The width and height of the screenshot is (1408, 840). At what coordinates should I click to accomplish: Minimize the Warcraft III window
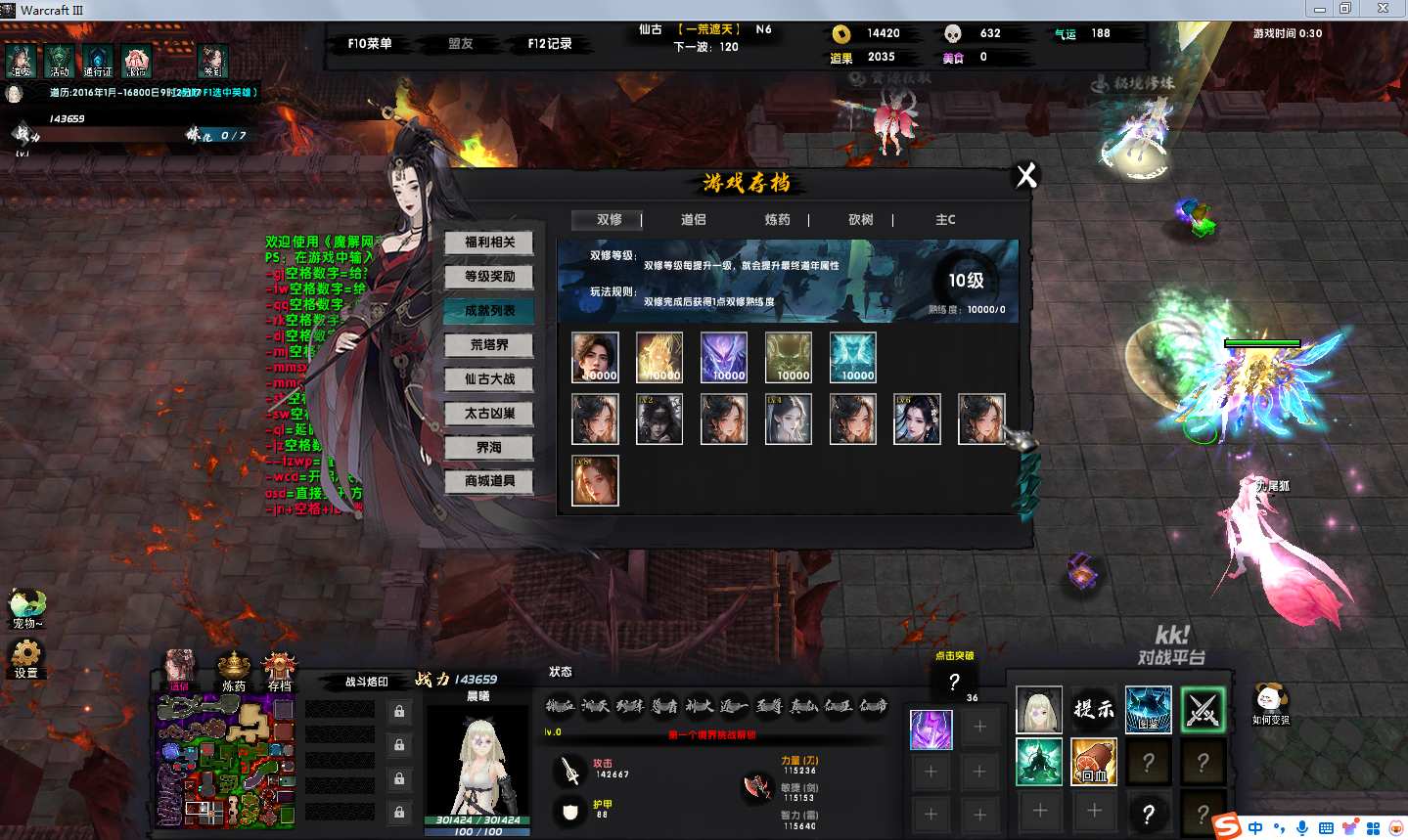tap(1319, 9)
